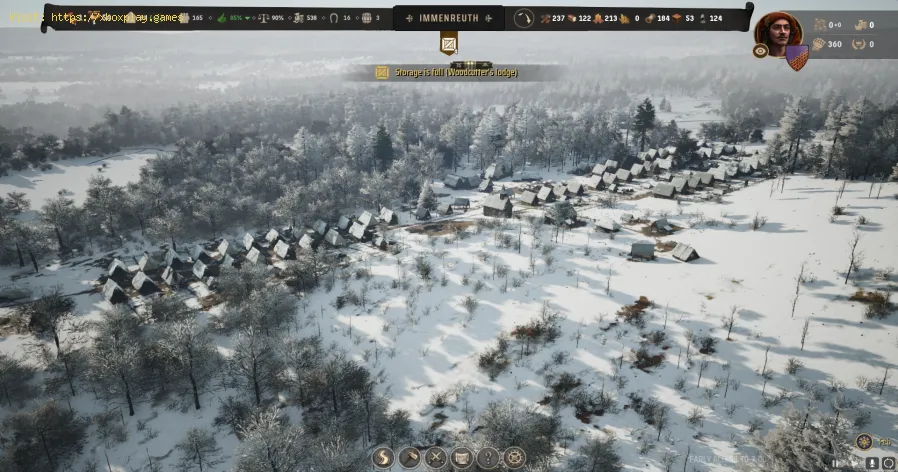Viewport: 898px width, 472px height.
Task: Open the road building tool
Action: click(383, 457)
